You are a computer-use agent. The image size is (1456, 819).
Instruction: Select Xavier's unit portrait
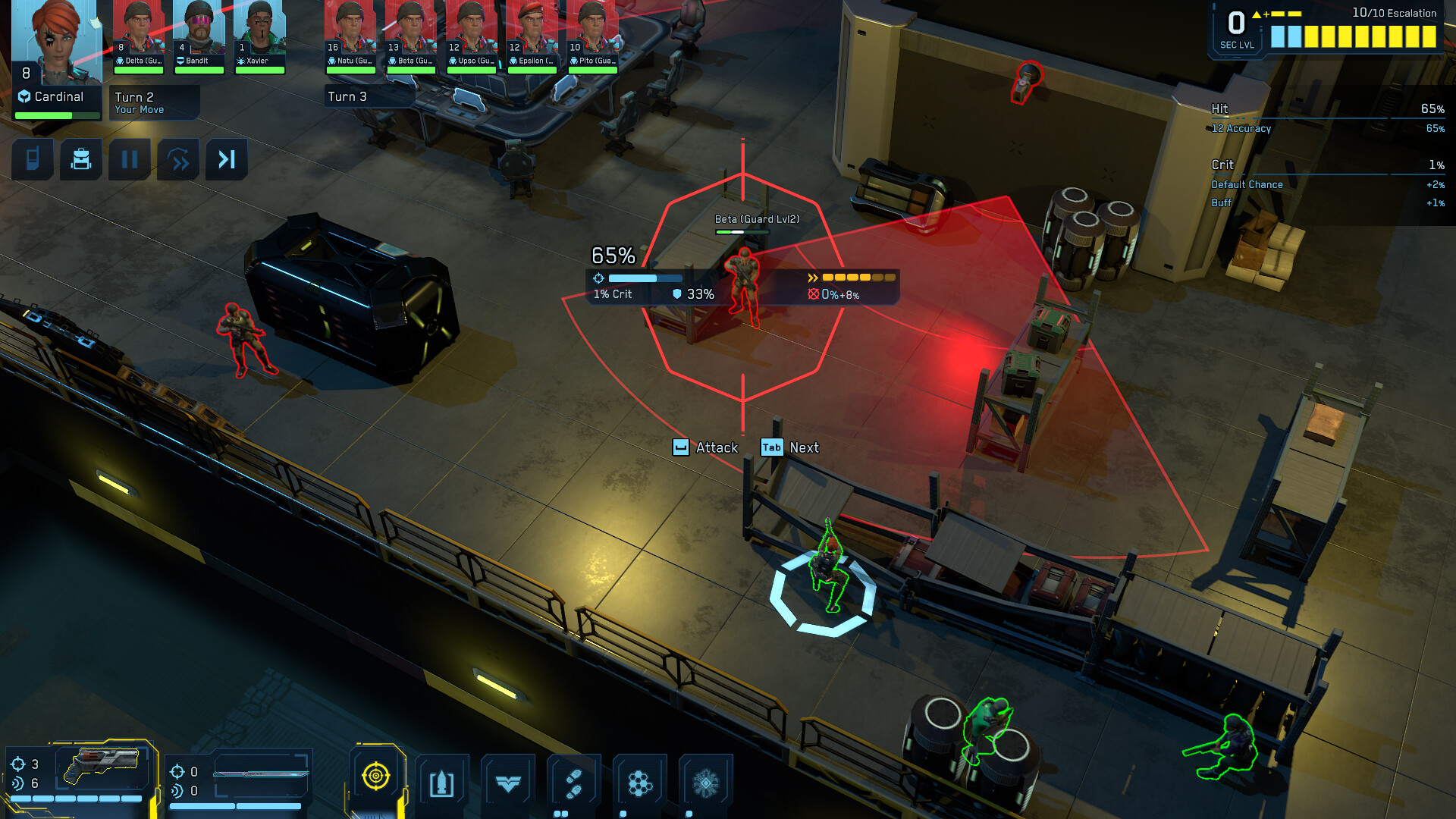pyautogui.click(x=259, y=30)
